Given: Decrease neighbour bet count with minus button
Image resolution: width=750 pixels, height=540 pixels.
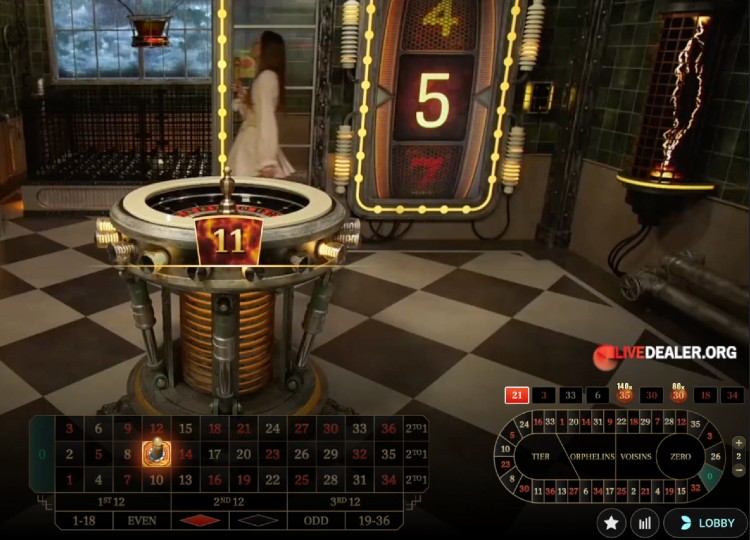Looking at the screenshot, I should pyautogui.click(x=739, y=470).
